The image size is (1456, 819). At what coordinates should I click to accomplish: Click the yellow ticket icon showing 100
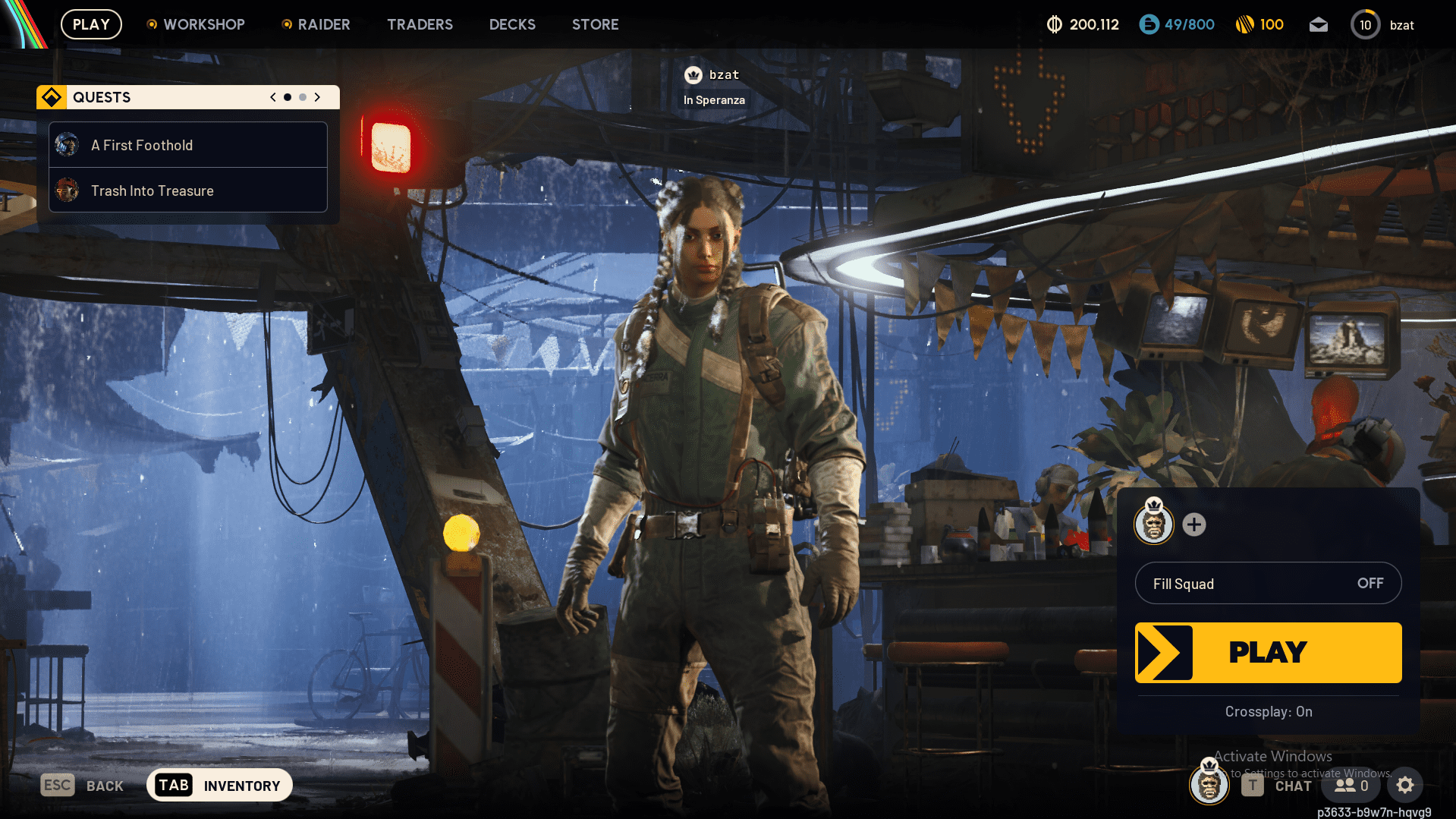click(1244, 24)
